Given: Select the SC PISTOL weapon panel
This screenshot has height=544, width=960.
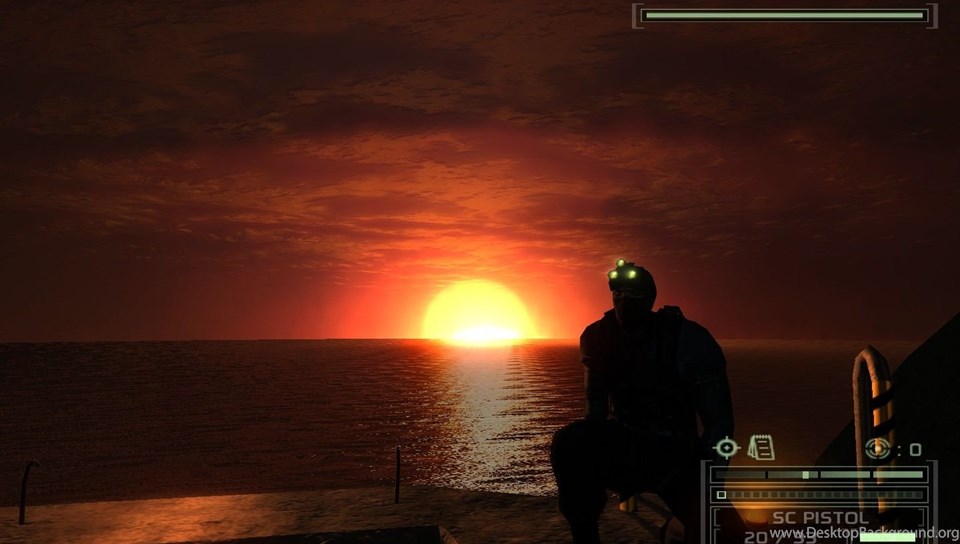Looking at the screenshot, I should (820, 518).
